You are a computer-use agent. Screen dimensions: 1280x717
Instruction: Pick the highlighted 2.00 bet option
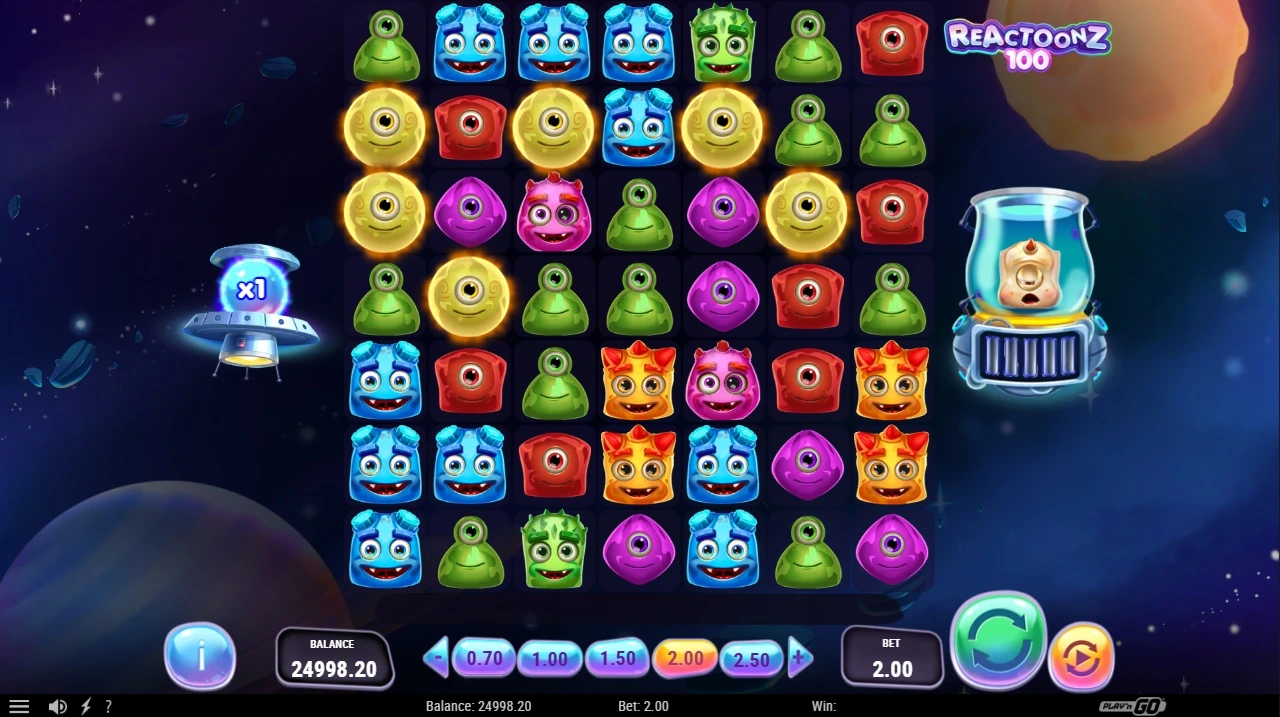pyautogui.click(x=685, y=658)
